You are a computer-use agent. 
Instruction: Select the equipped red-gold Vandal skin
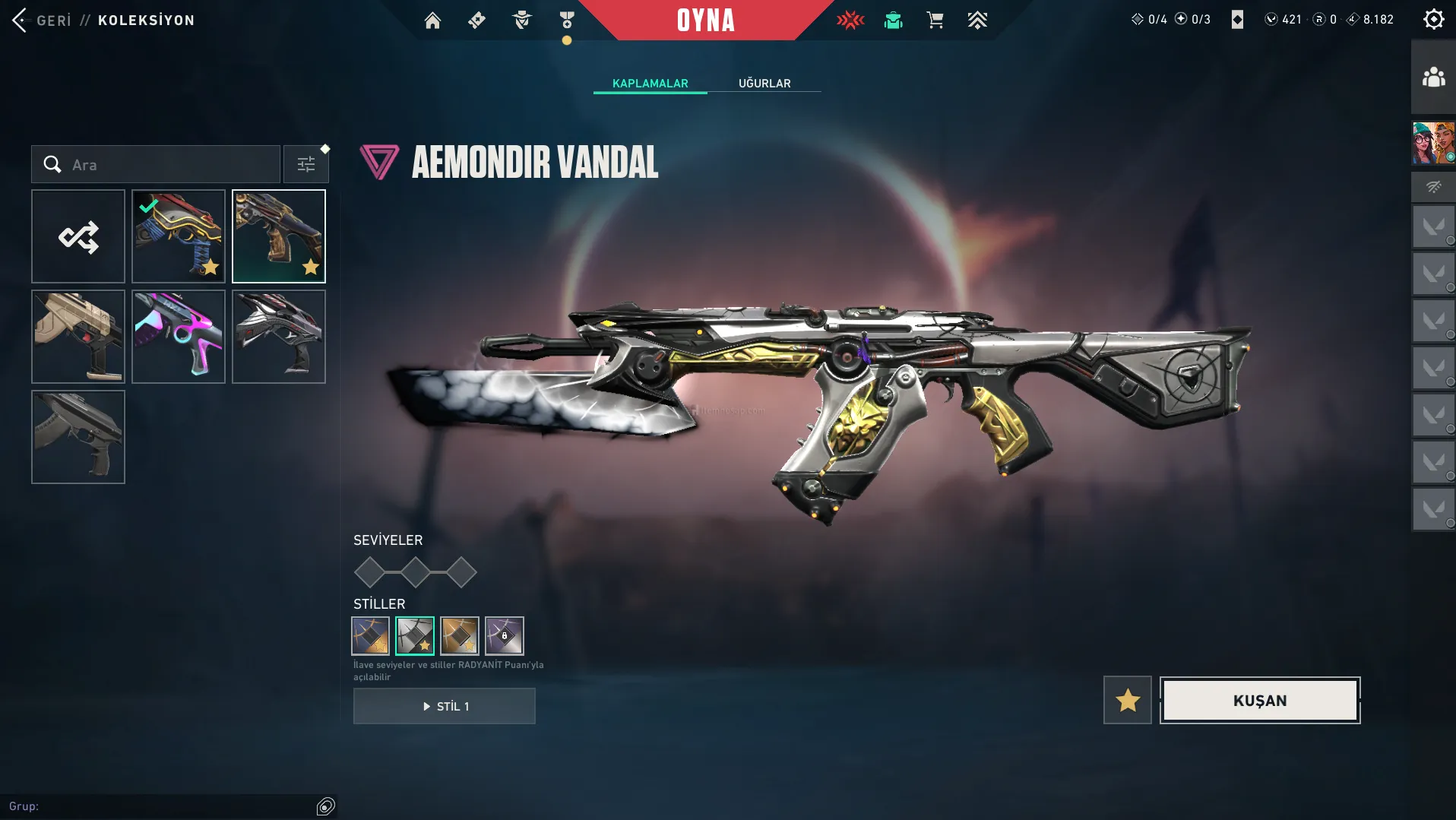tap(179, 236)
